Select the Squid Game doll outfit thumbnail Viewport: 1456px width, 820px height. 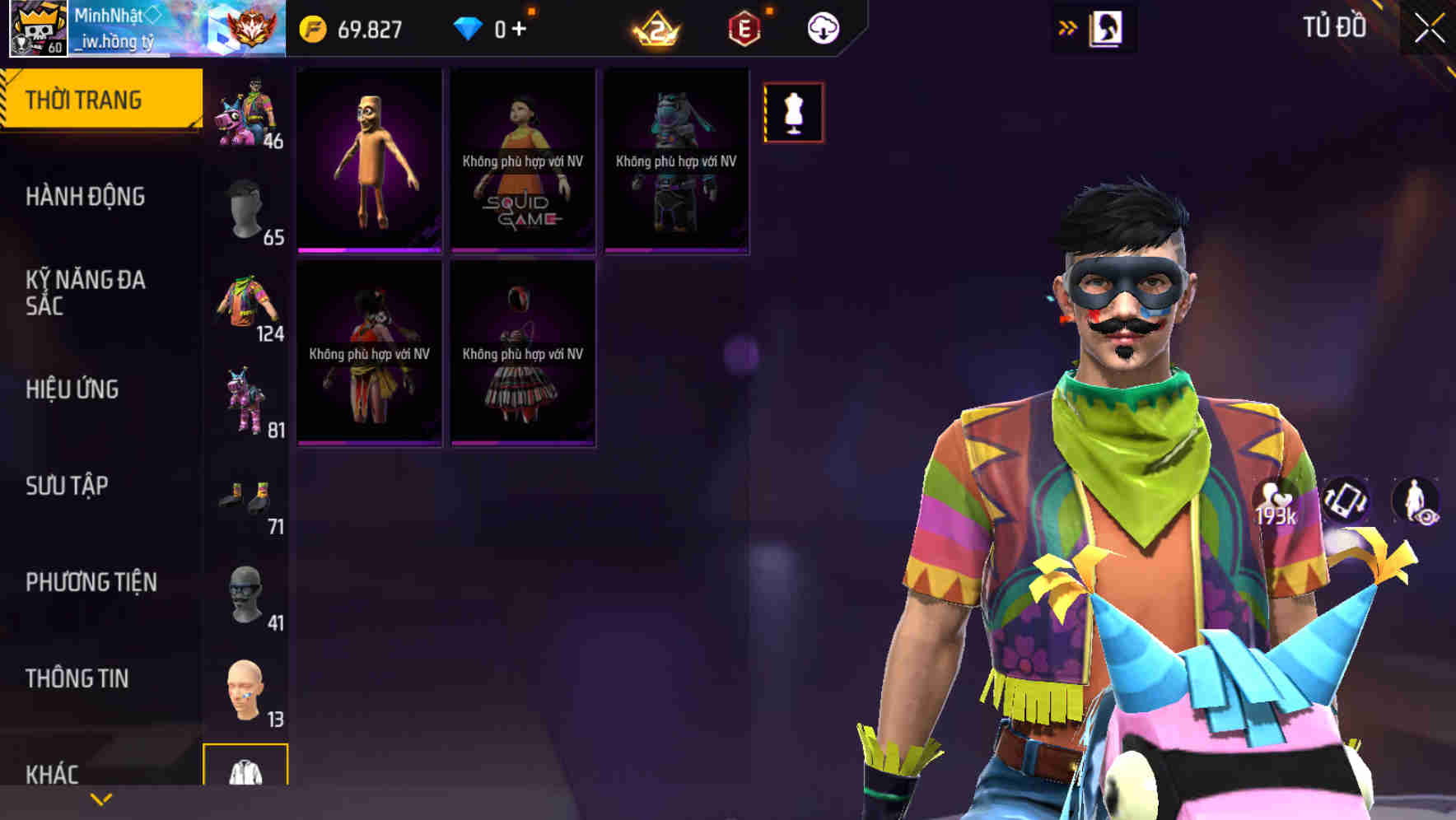pyautogui.click(x=522, y=161)
